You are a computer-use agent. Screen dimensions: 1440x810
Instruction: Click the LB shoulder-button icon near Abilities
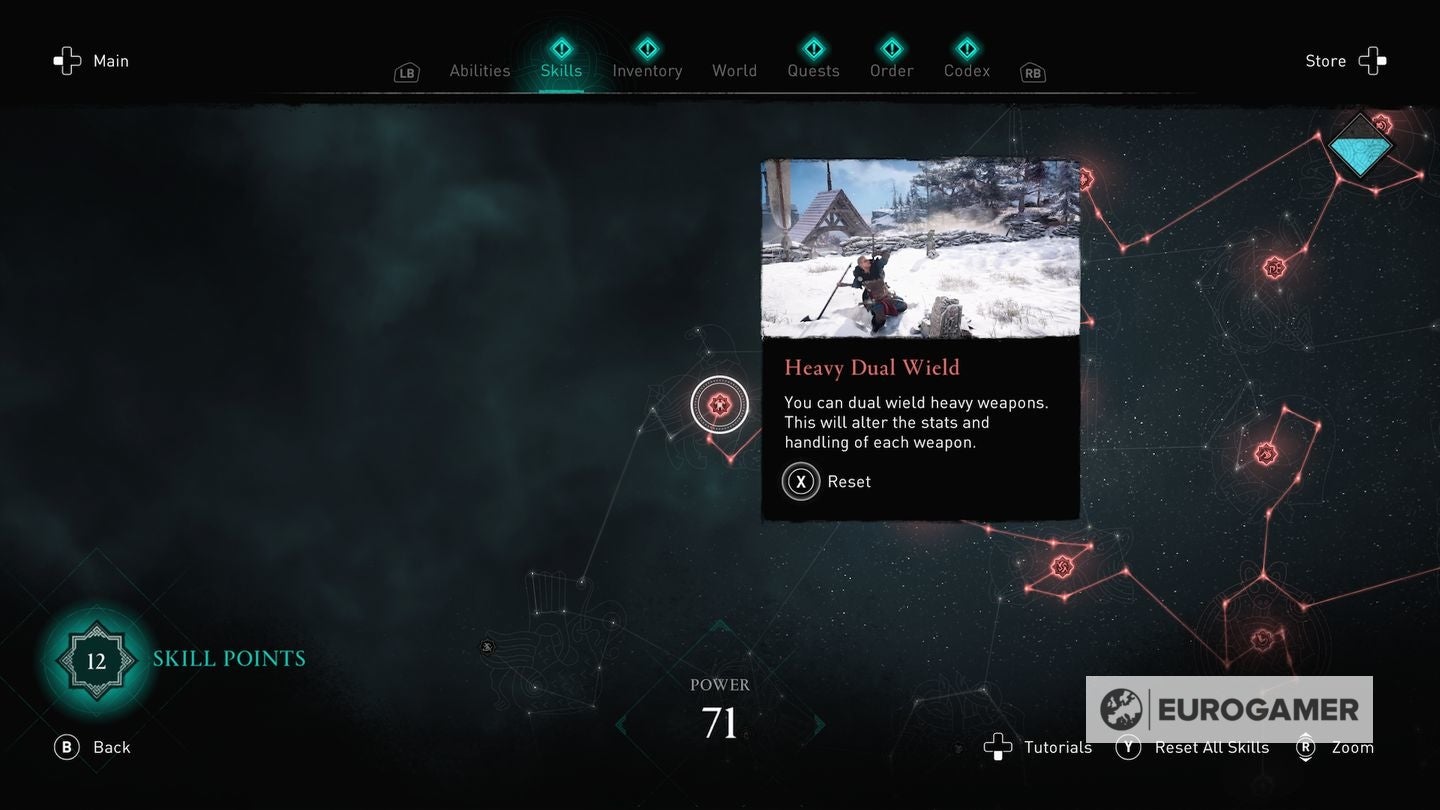point(406,72)
